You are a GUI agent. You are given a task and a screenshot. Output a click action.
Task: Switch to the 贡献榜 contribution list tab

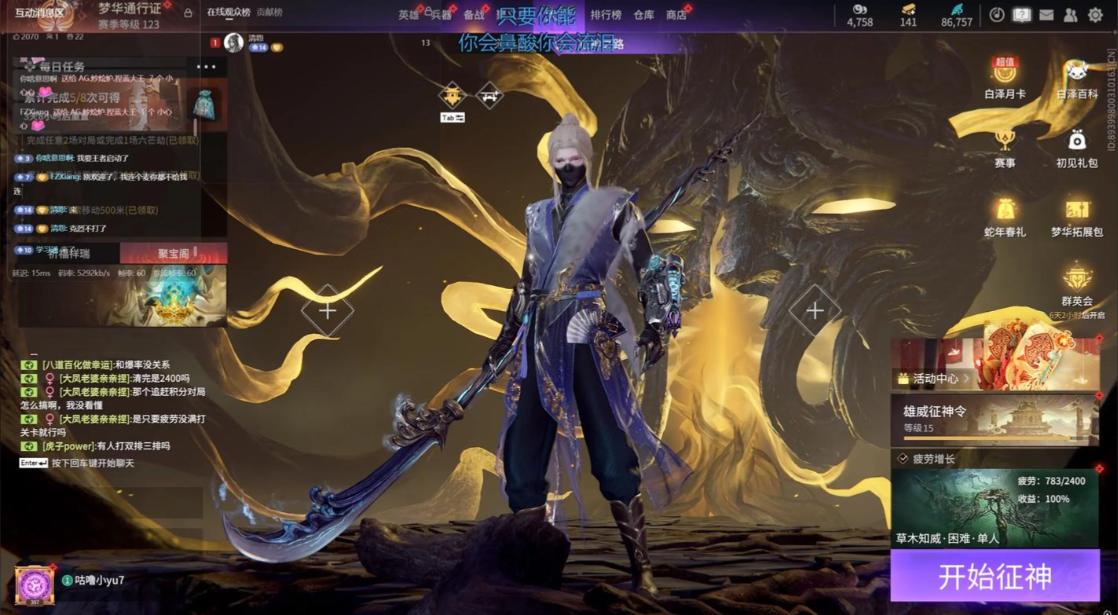point(270,13)
